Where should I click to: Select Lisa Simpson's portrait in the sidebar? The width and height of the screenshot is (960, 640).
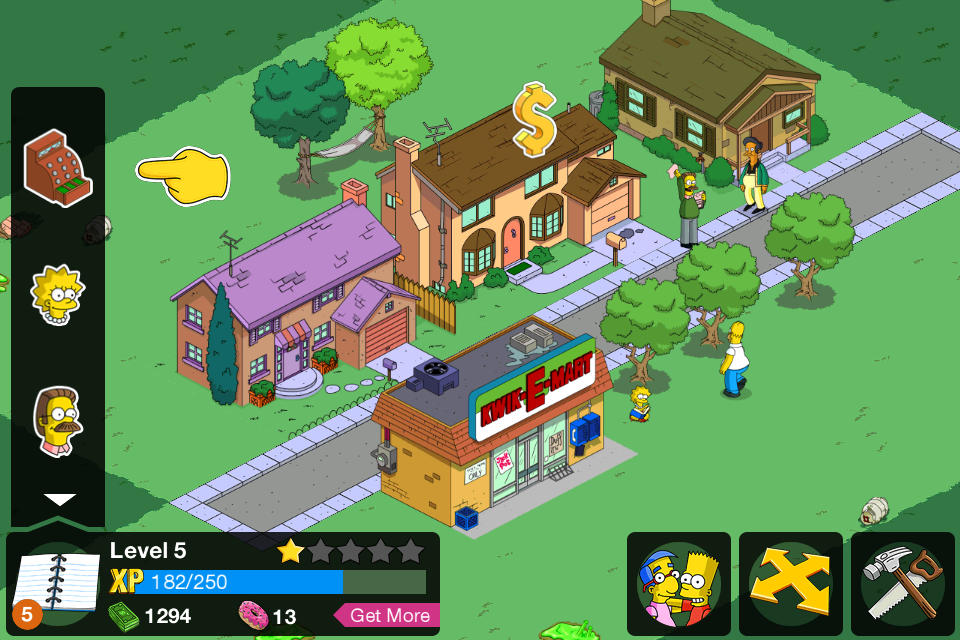pos(57,294)
